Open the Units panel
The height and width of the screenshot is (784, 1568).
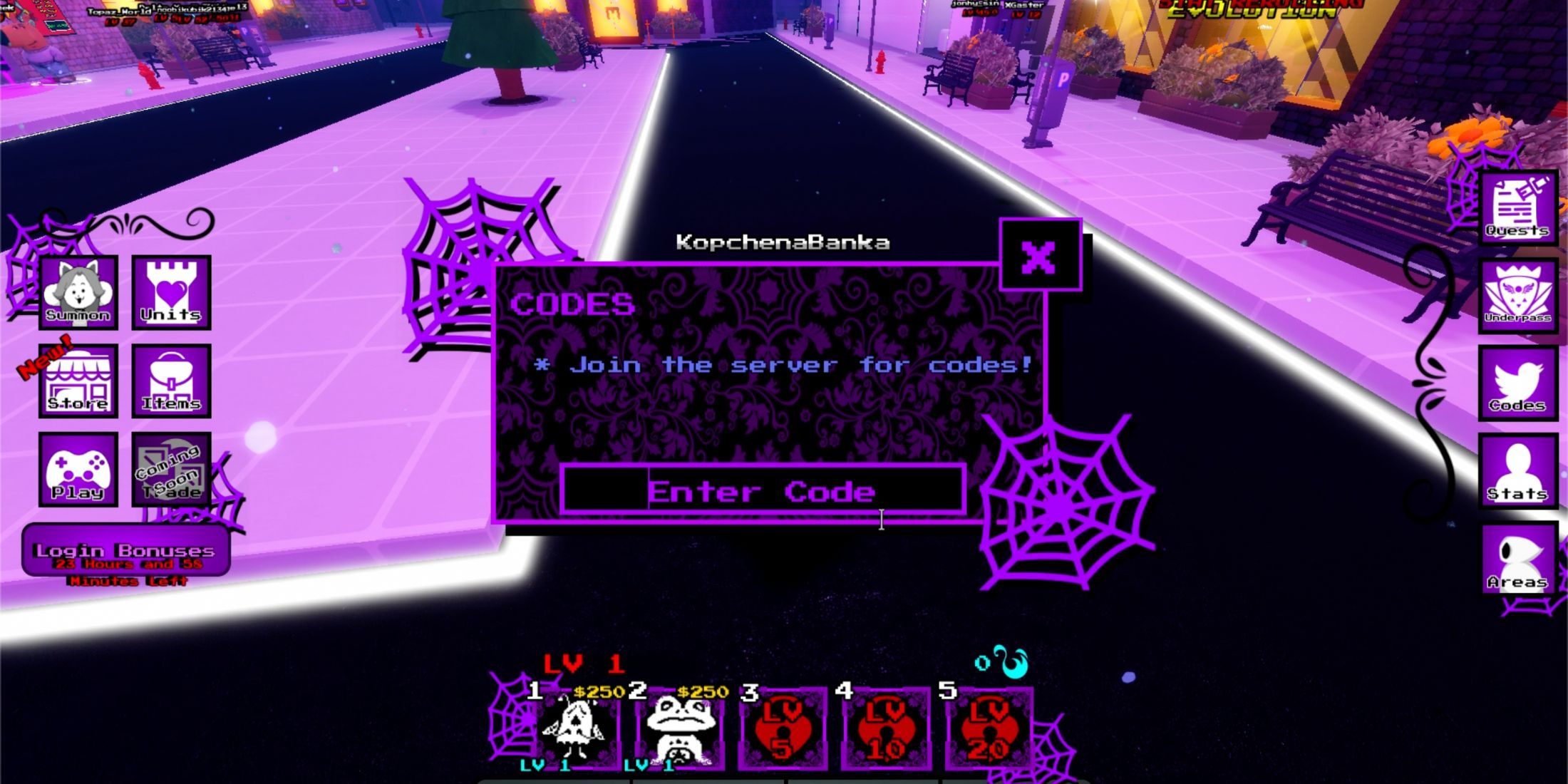click(x=171, y=294)
